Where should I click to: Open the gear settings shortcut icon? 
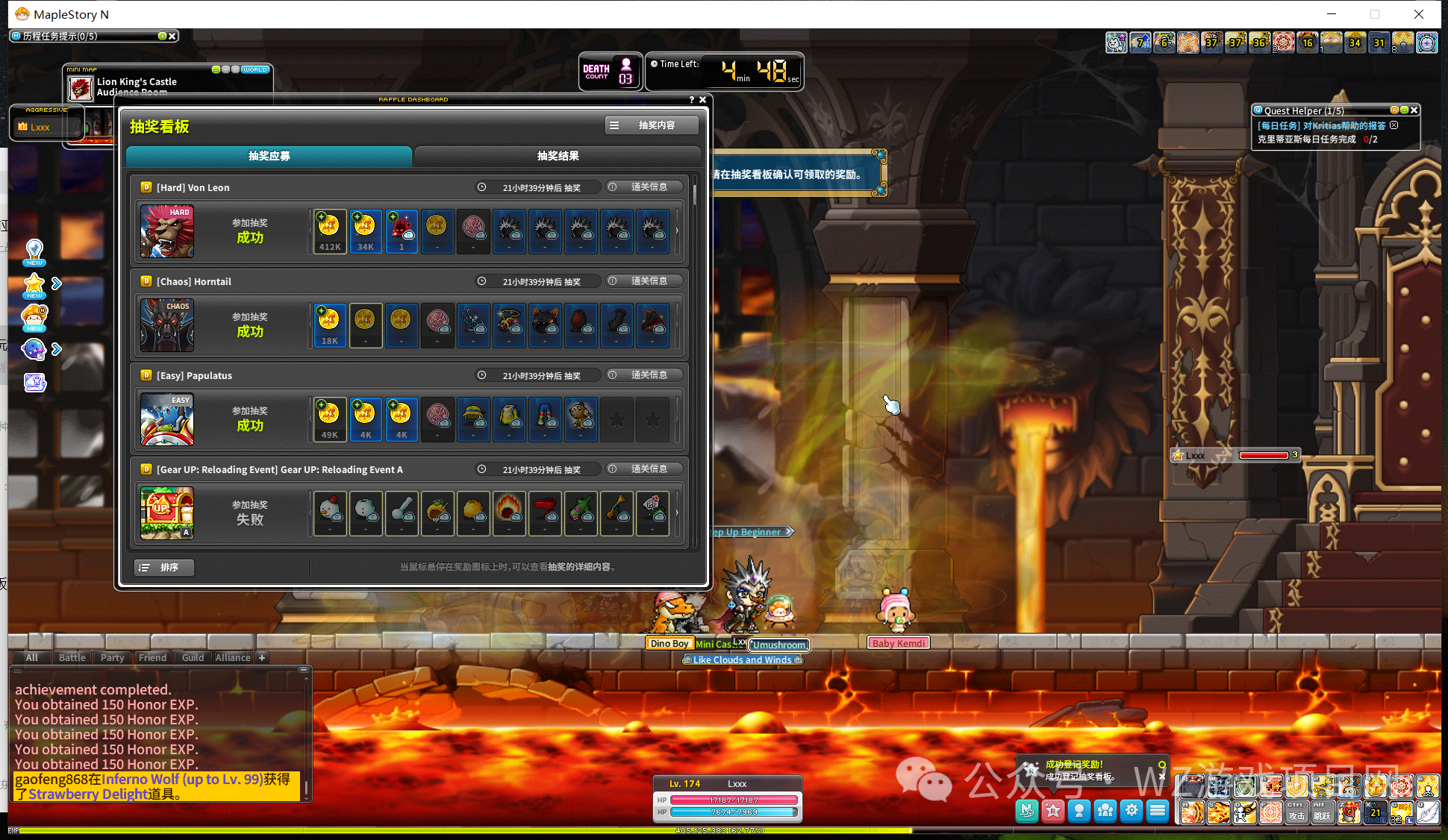click(1132, 810)
